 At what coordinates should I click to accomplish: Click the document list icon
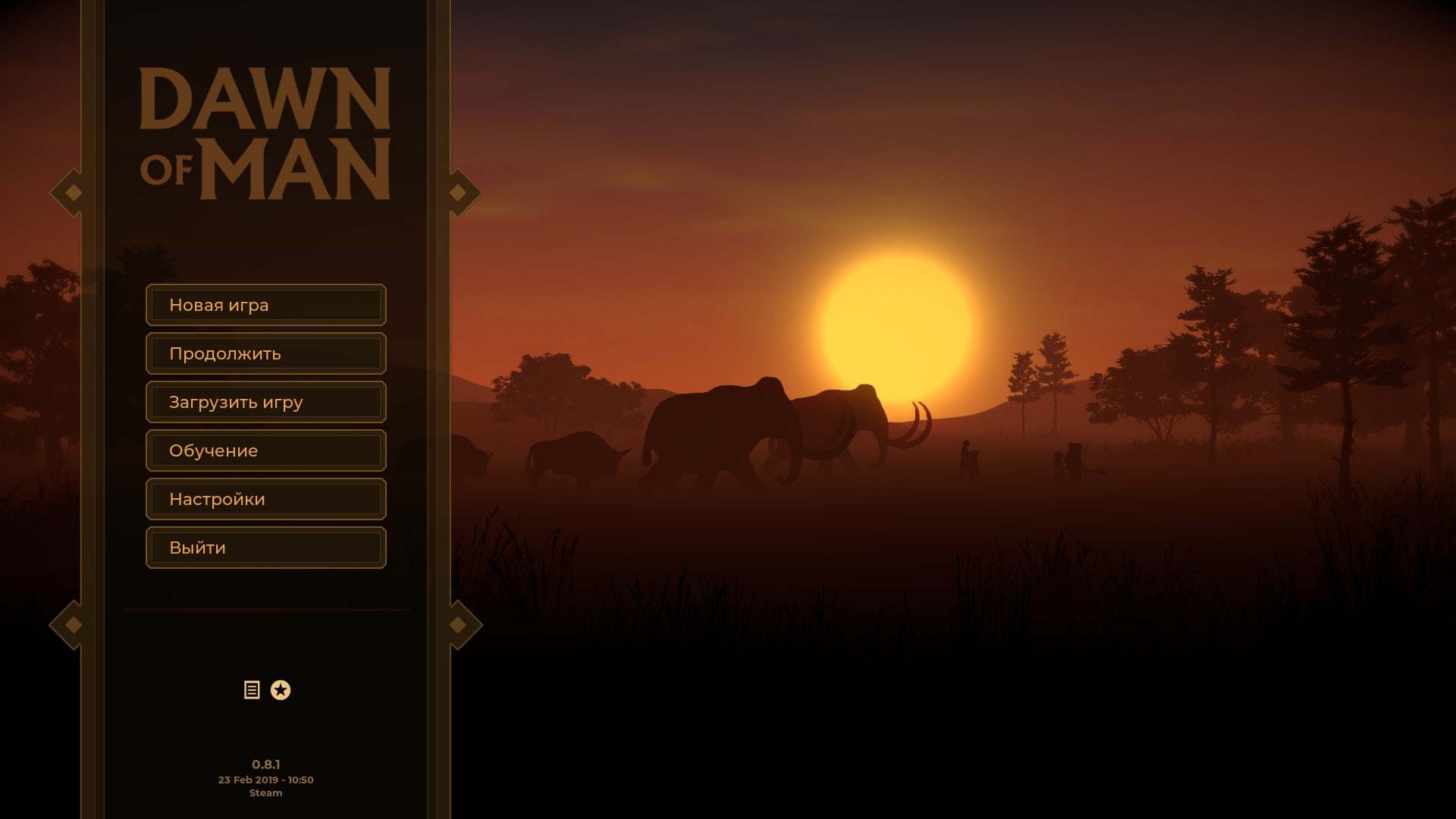pos(252,690)
